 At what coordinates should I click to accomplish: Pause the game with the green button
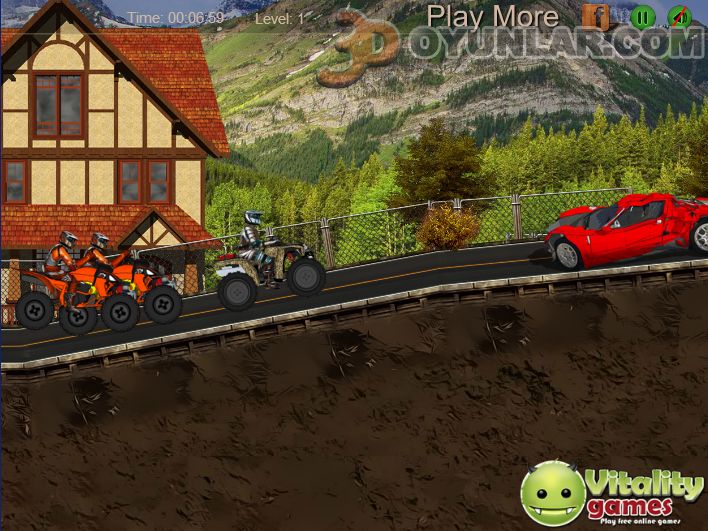(643, 16)
